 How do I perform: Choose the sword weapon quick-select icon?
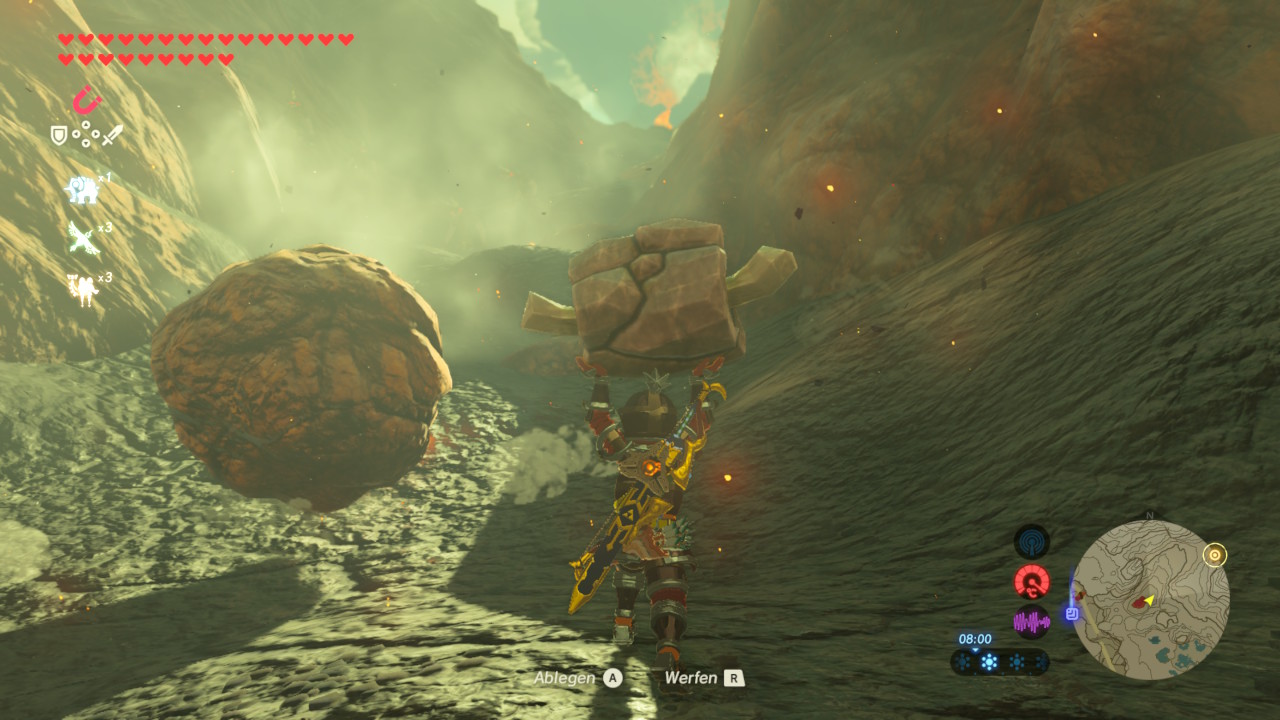pyautogui.click(x=112, y=134)
